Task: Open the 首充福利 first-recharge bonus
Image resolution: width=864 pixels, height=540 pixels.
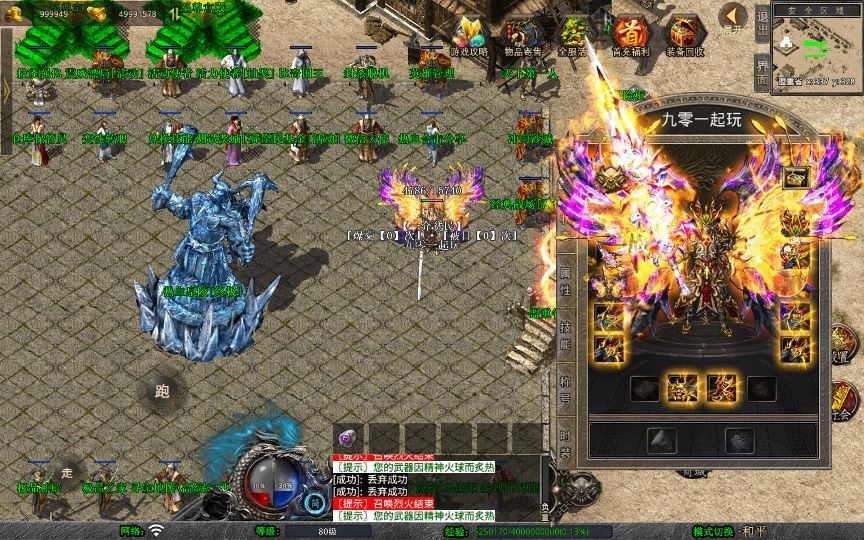Action: (x=629, y=37)
